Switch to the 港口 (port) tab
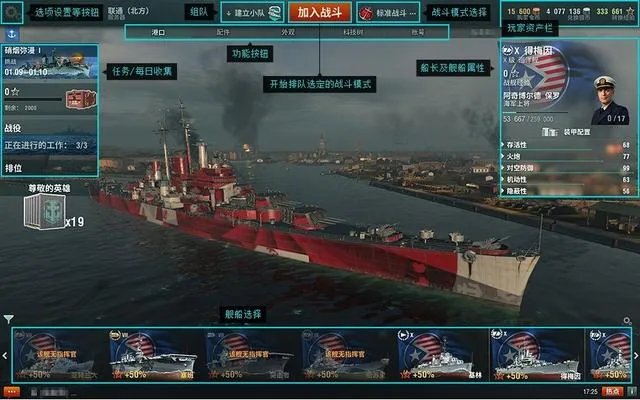 [158, 32]
